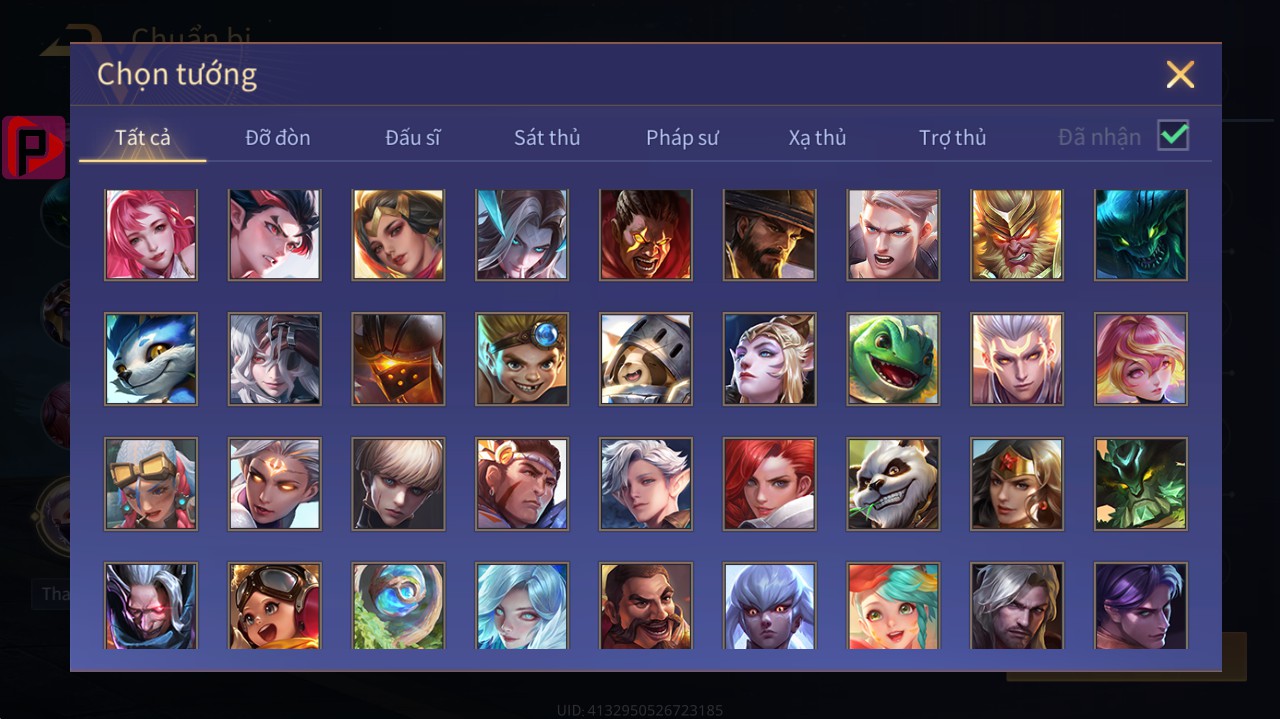Select the golden monkey king hero

pyautogui.click(x=1017, y=235)
